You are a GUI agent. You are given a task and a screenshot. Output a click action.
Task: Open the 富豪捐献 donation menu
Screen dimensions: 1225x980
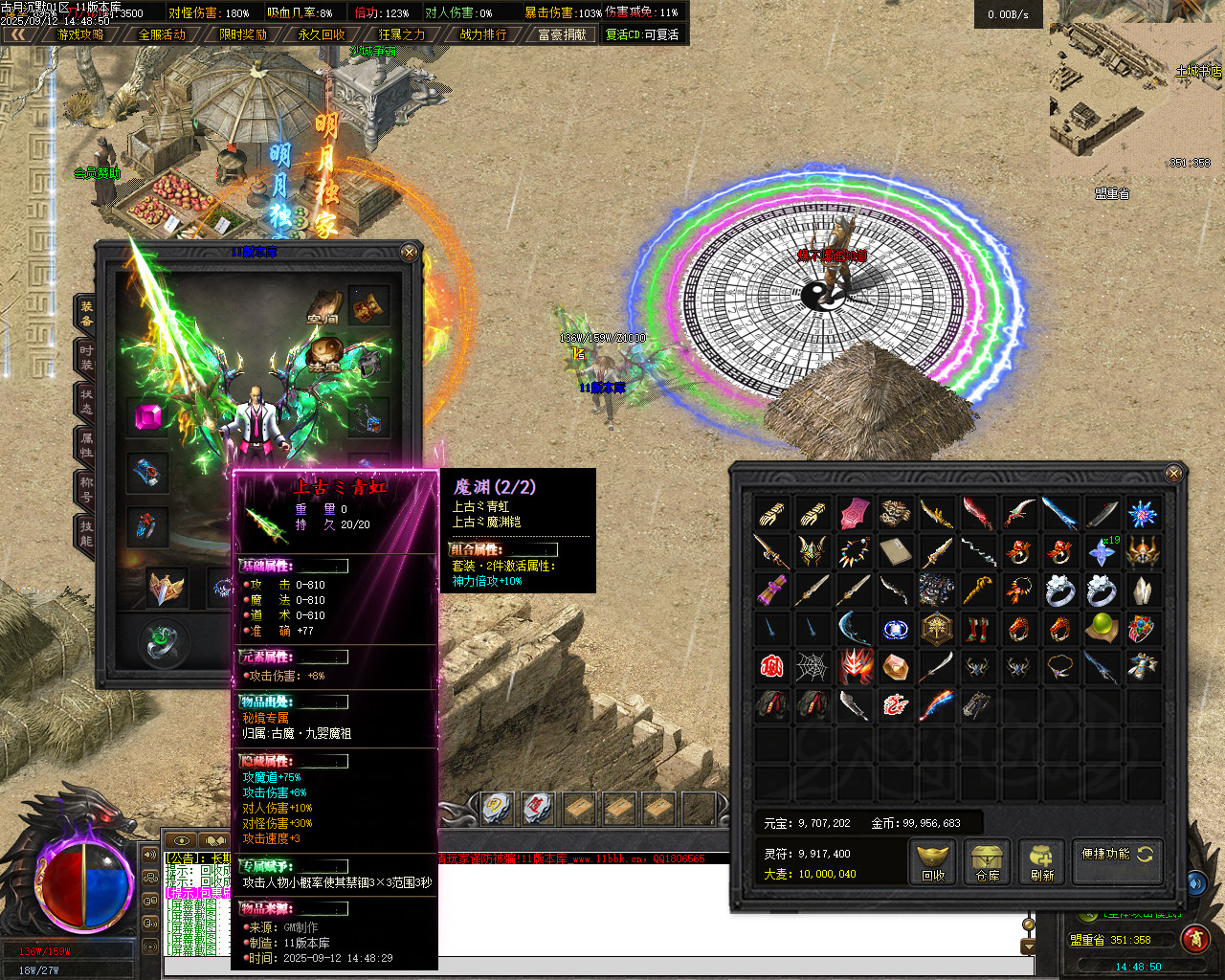[562, 34]
